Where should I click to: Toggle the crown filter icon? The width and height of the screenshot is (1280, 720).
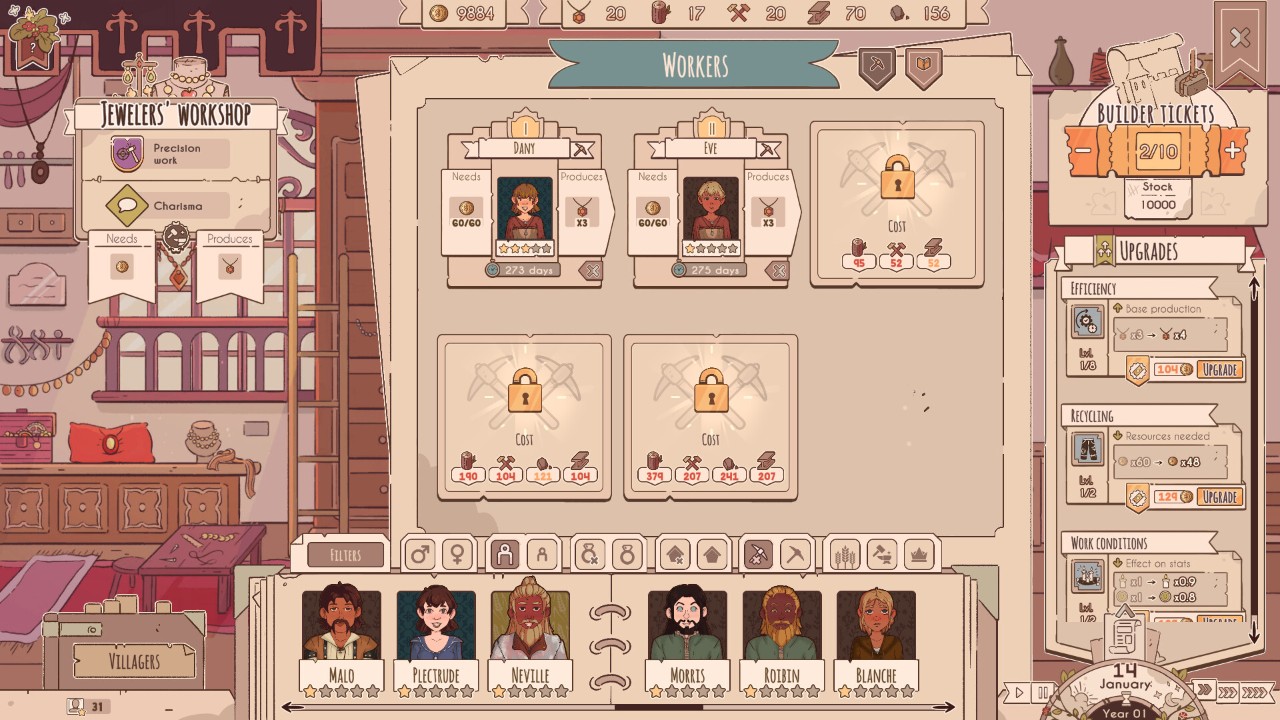pyautogui.click(x=917, y=554)
